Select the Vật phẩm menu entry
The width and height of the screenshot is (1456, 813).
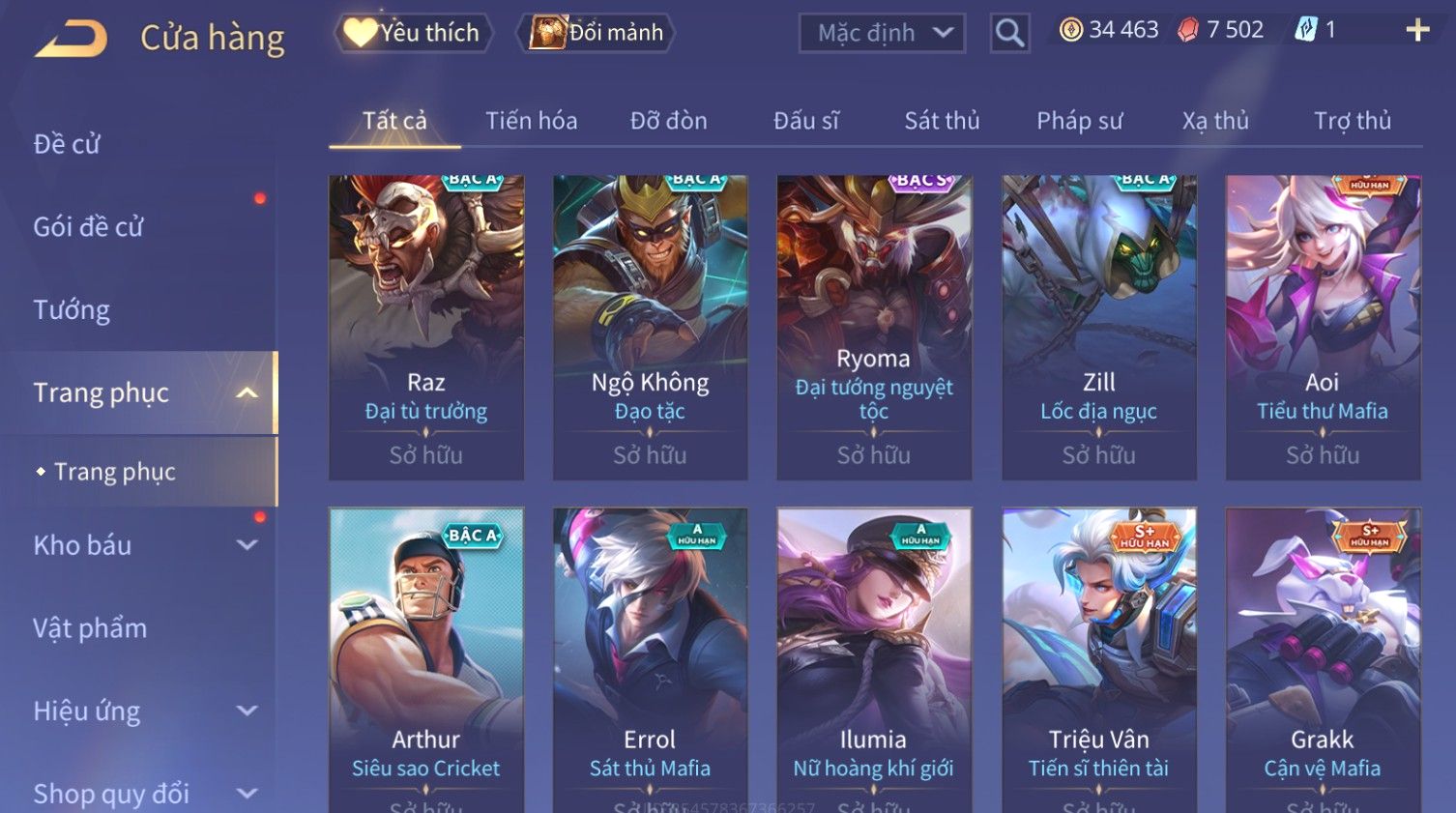pyautogui.click(x=90, y=628)
